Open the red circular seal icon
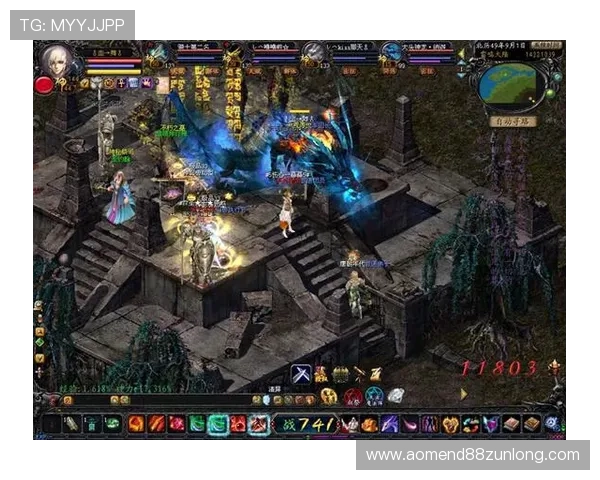600x480 pixels. 353,396
